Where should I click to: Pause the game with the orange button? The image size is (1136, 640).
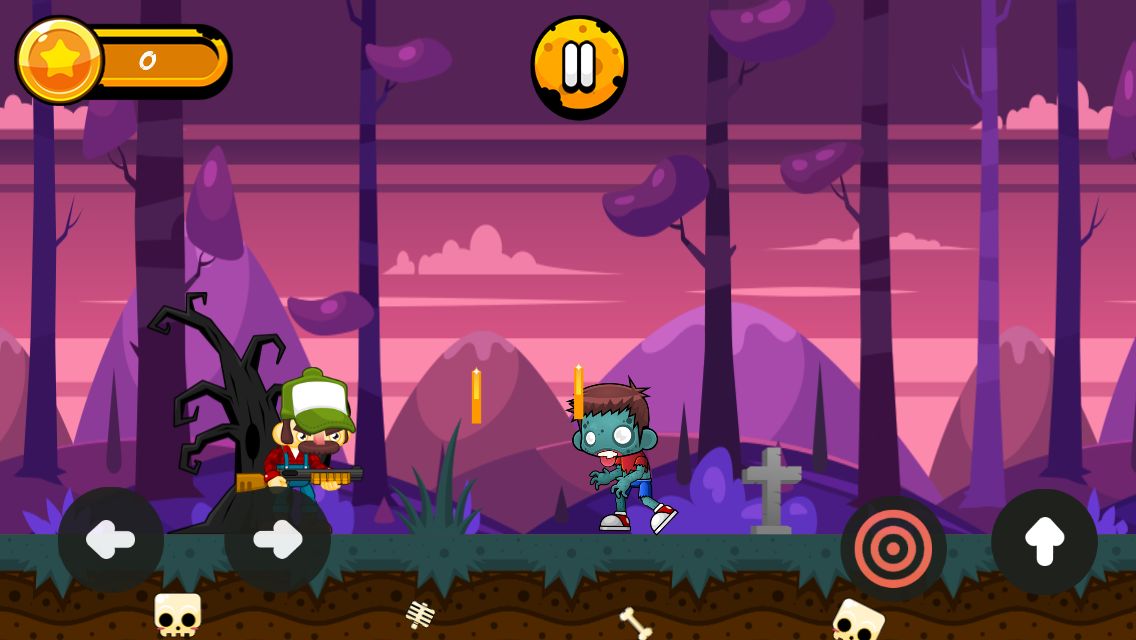point(579,66)
